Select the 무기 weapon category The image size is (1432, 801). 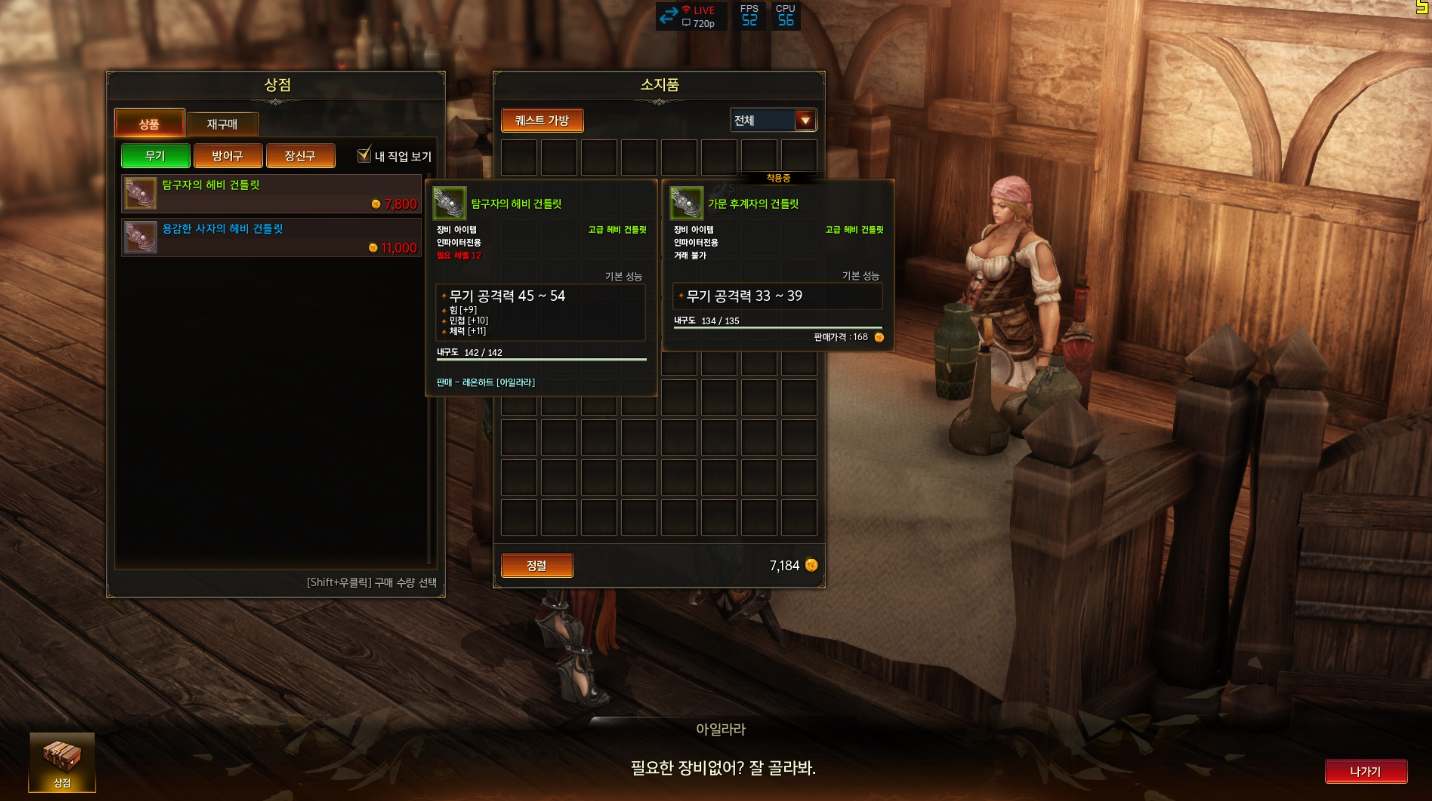(x=155, y=156)
